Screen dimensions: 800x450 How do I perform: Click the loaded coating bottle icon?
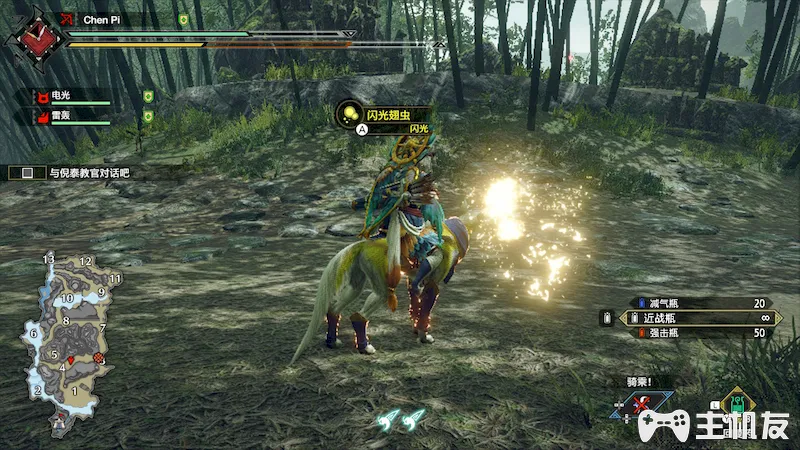click(x=605, y=318)
